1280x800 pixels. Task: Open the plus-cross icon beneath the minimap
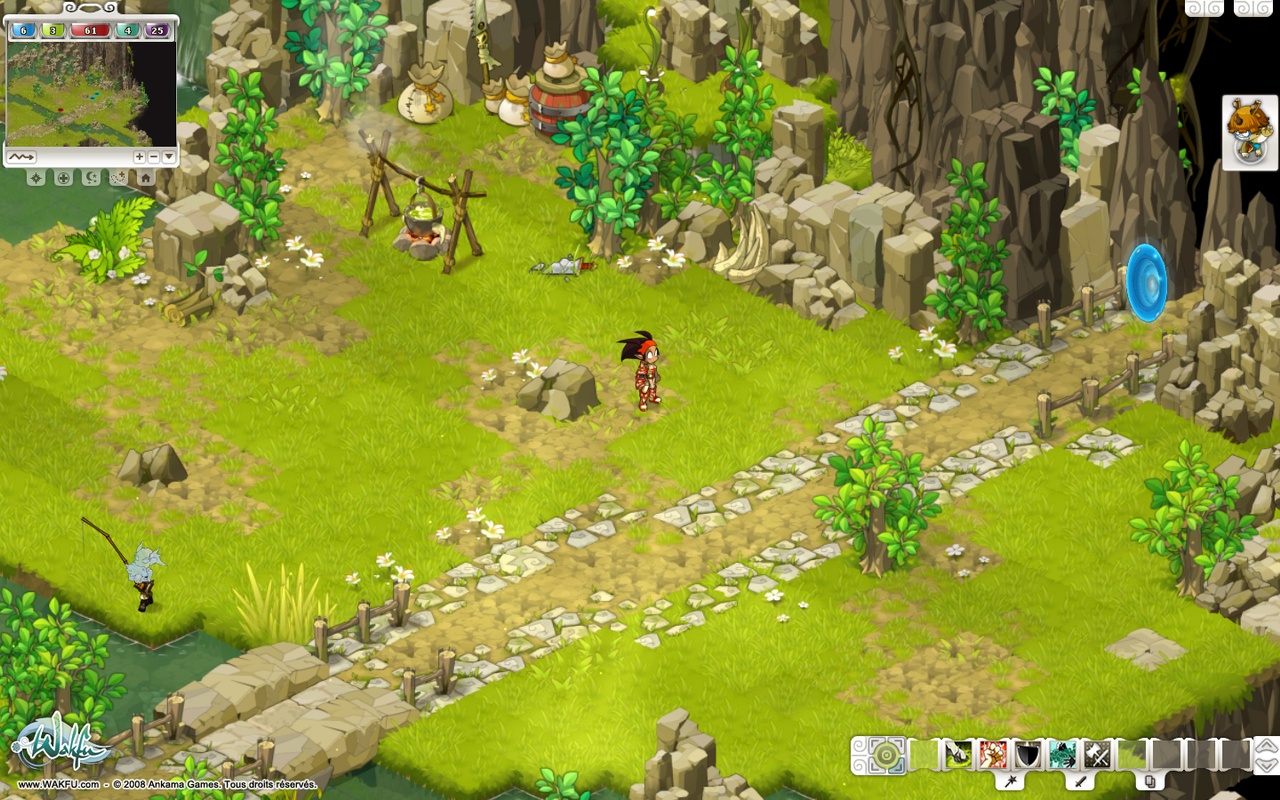[x=64, y=178]
